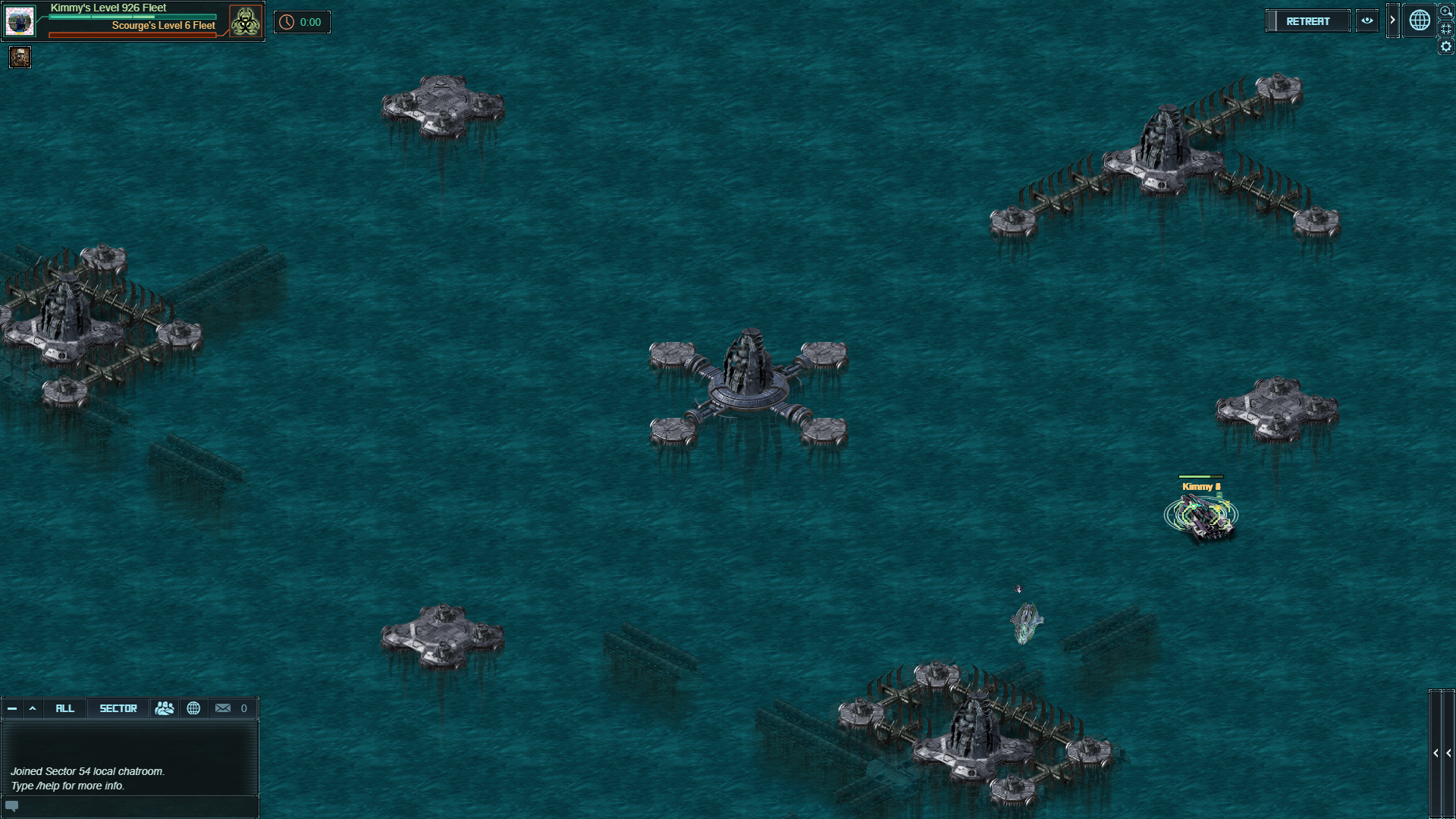Screen dimensions: 1456x819
Task: Select Kimmy's fleet ship with selection ring
Action: click(x=1201, y=516)
